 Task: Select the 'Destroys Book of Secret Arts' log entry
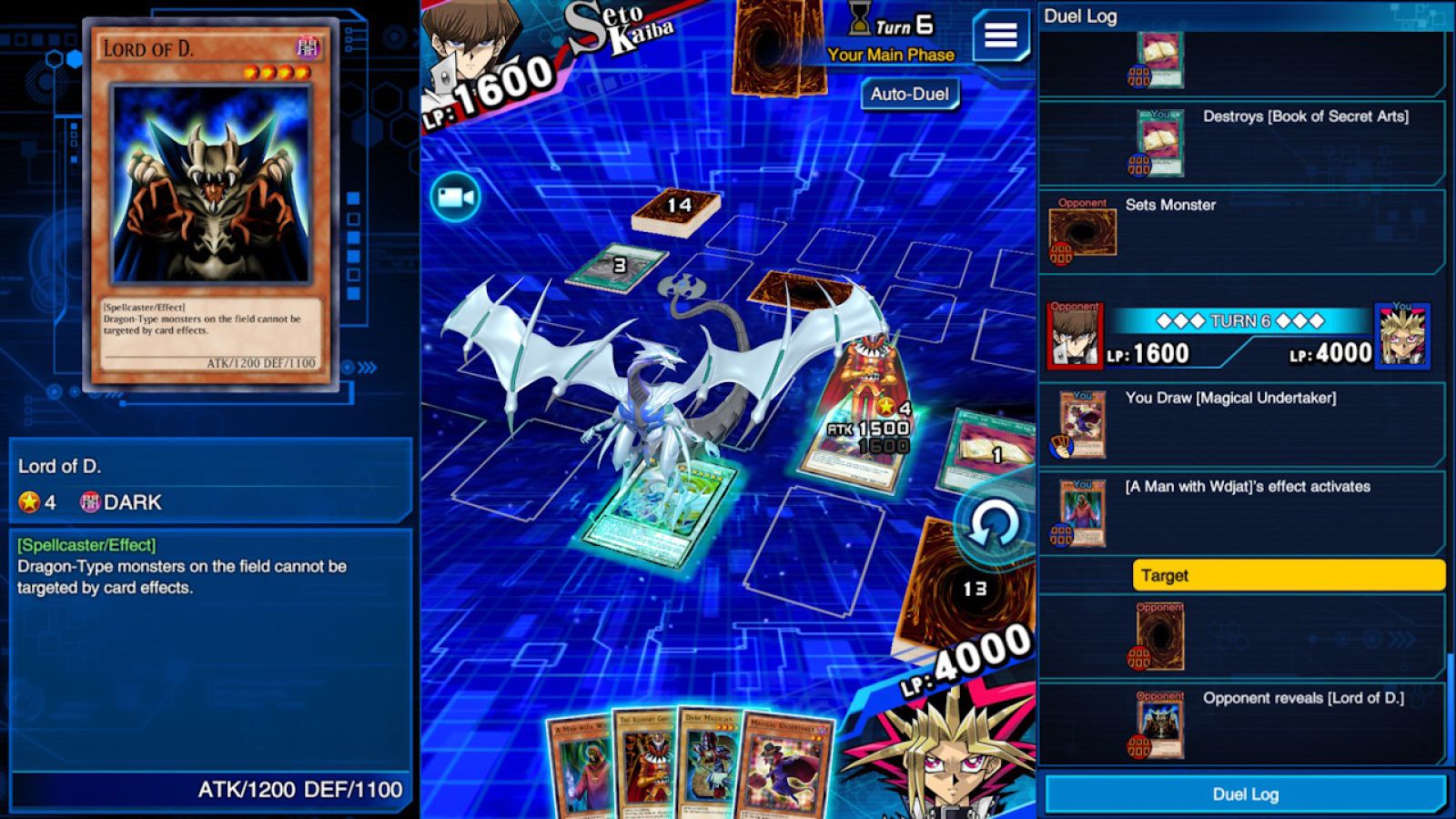(x=1242, y=142)
